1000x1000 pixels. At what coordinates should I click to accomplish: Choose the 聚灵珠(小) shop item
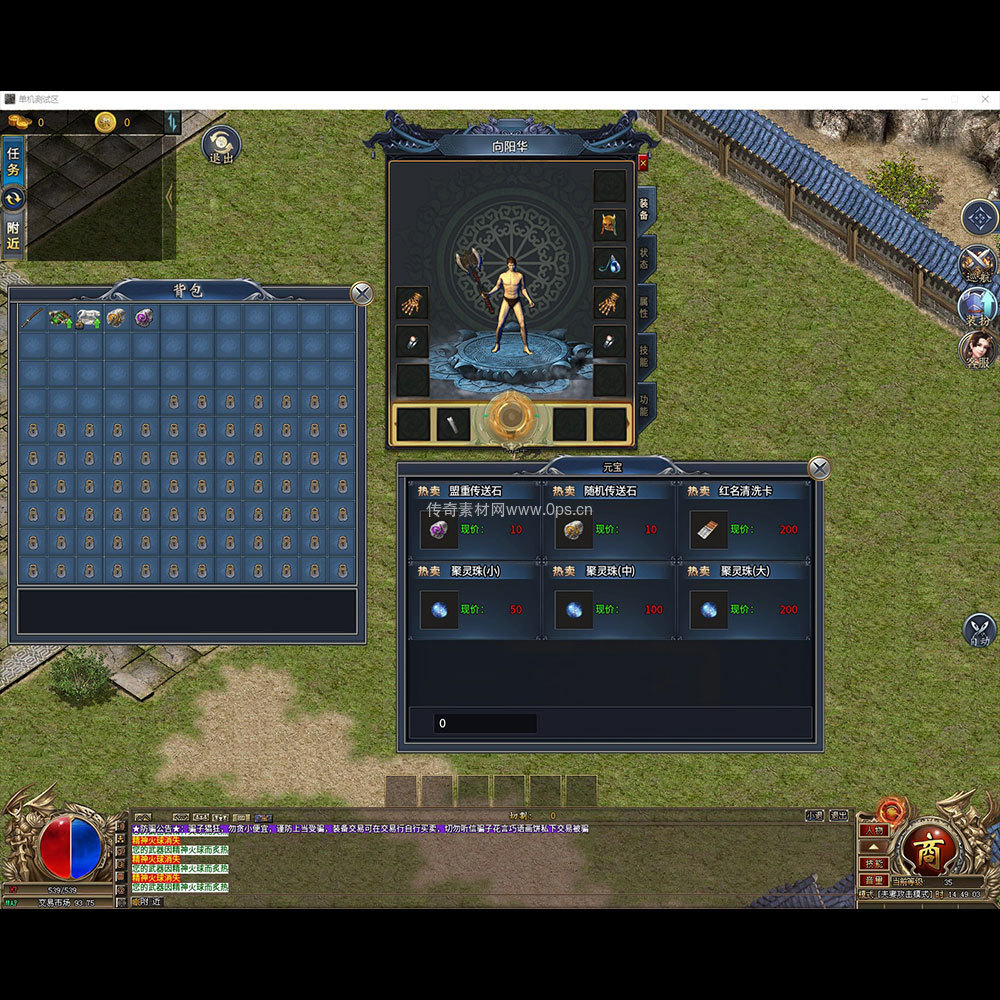coord(440,609)
